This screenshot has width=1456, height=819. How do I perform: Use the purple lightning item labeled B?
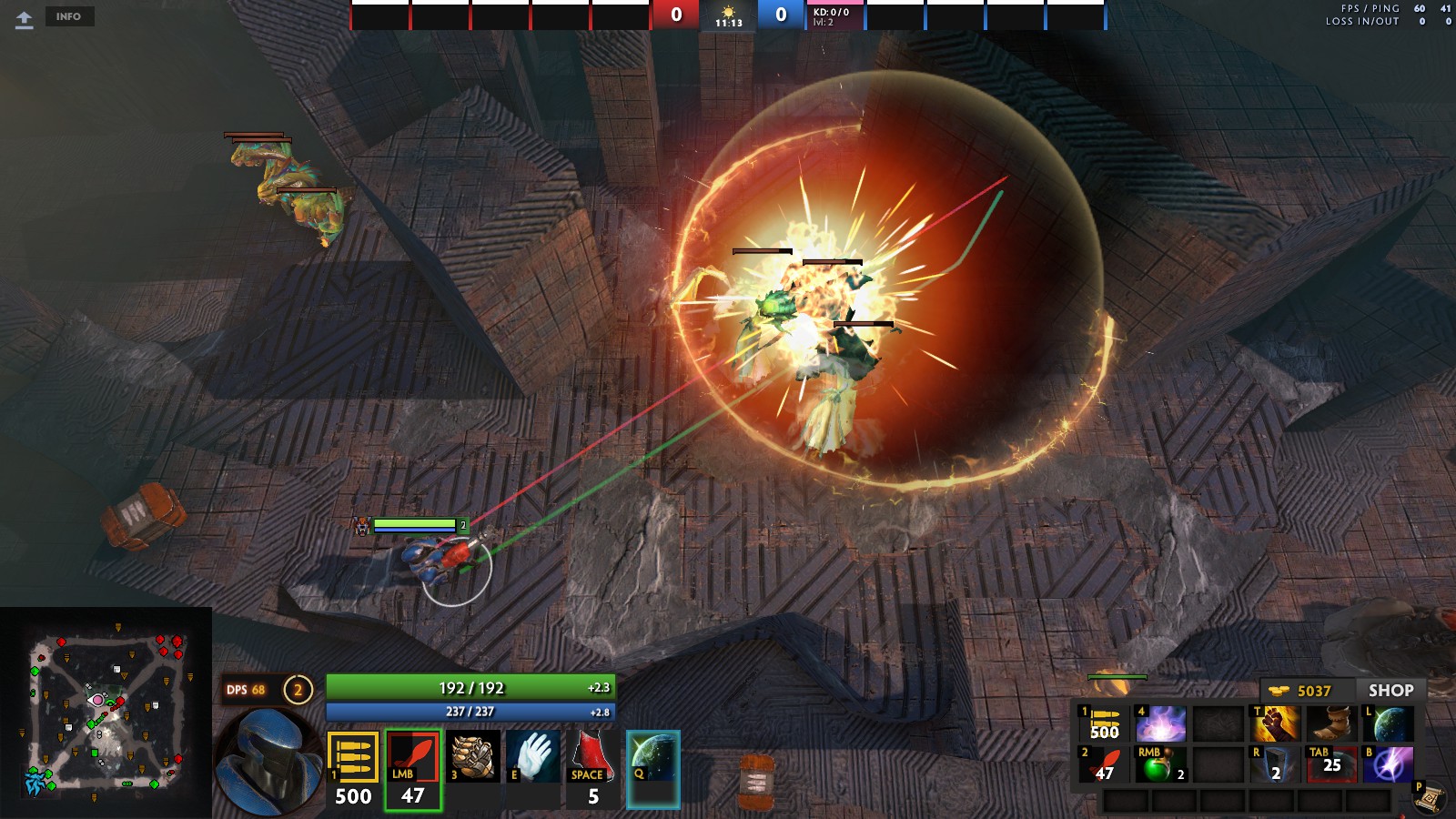1388,765
